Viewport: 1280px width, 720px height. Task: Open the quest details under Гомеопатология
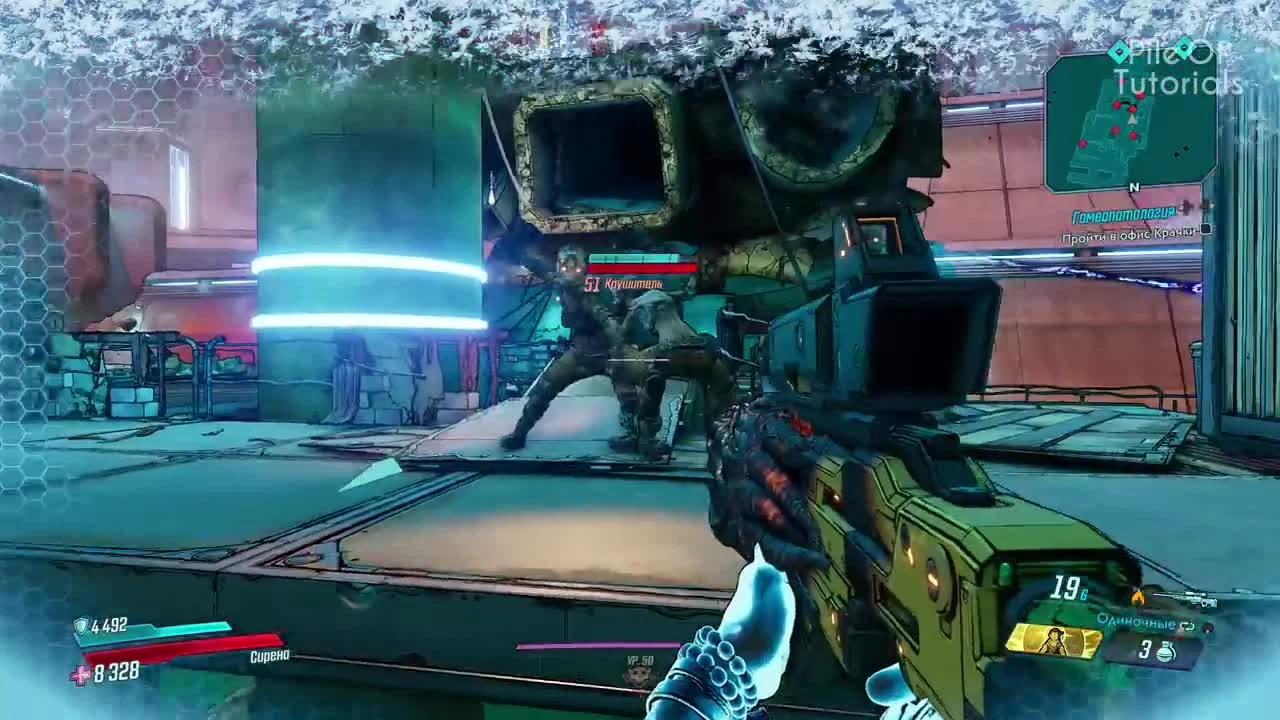1122,213
